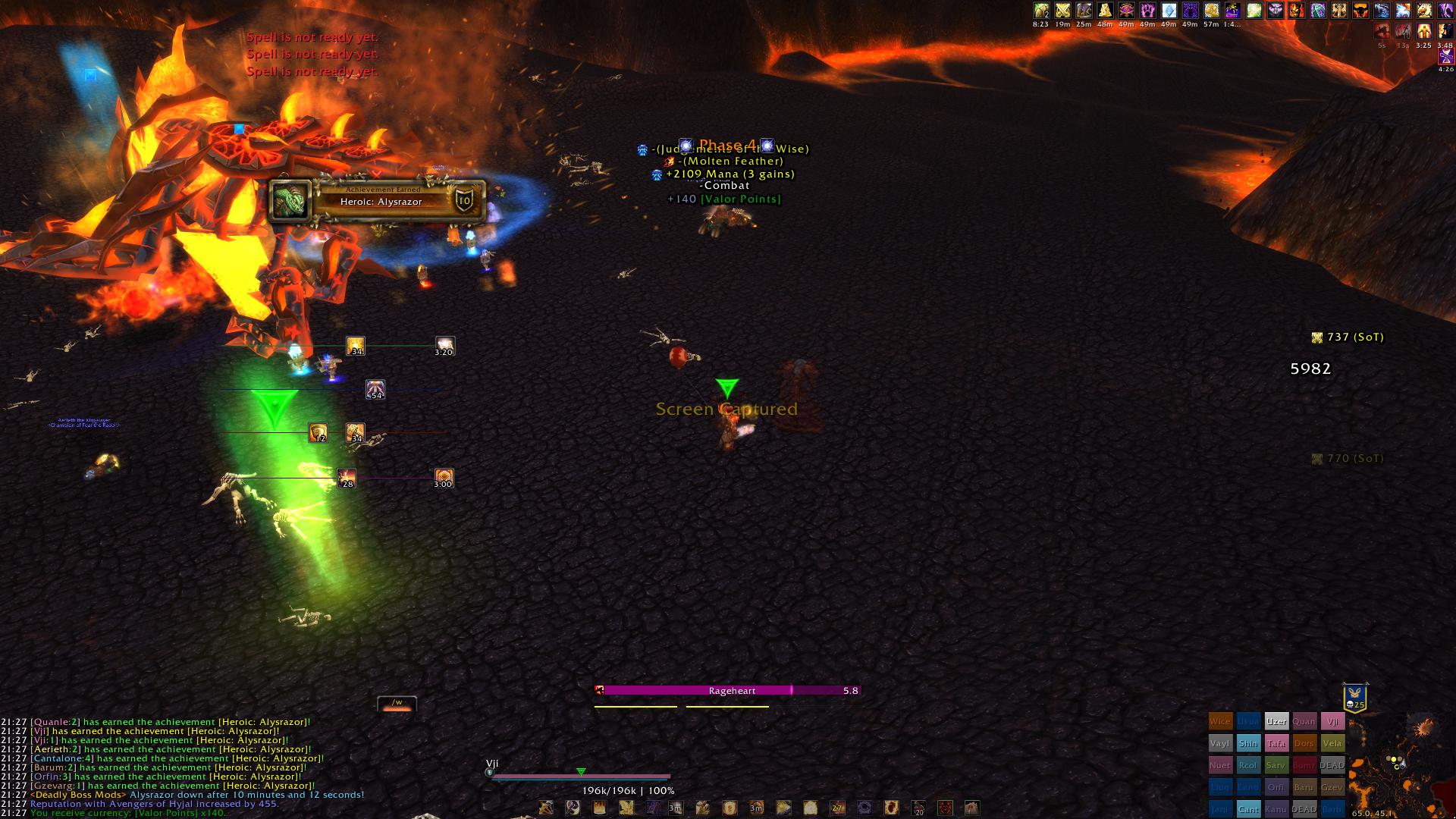Click the 25-player heroic difficulty banner
This screenshot has height=819, width=1456.
pos(1354,697)
